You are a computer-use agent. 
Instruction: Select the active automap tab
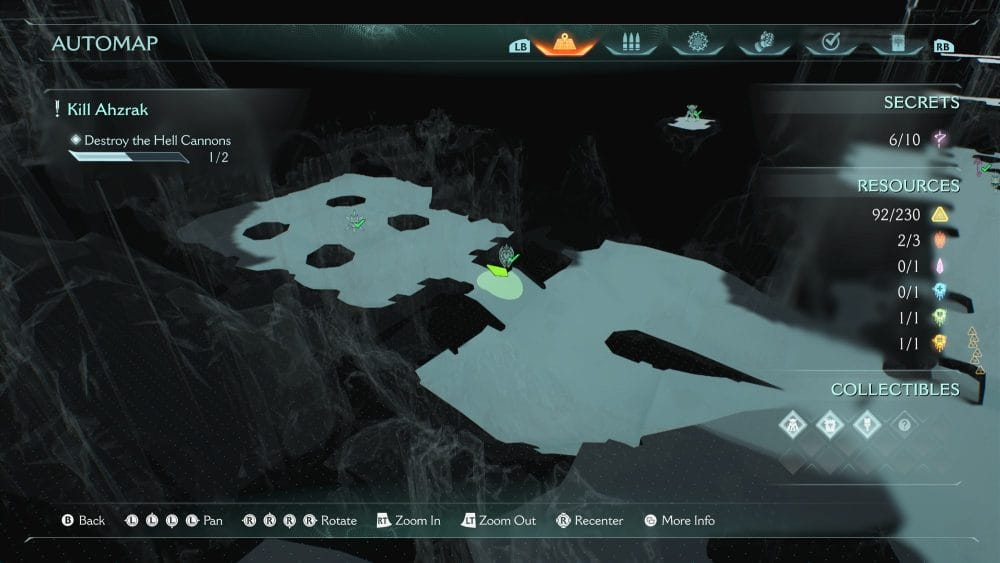[x=565, y=43]
